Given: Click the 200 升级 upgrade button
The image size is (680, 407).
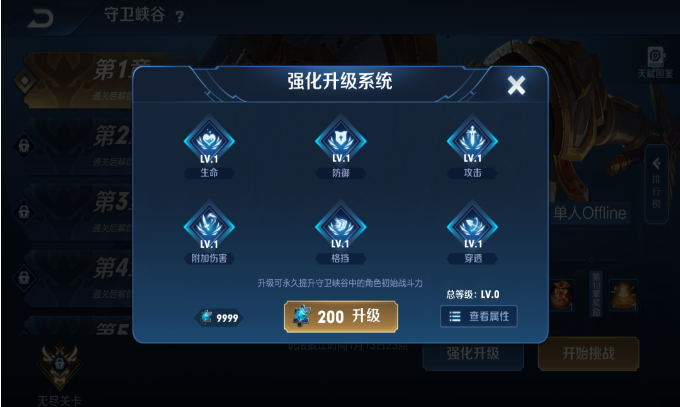Looking at the screenshot, I should 340,316.
